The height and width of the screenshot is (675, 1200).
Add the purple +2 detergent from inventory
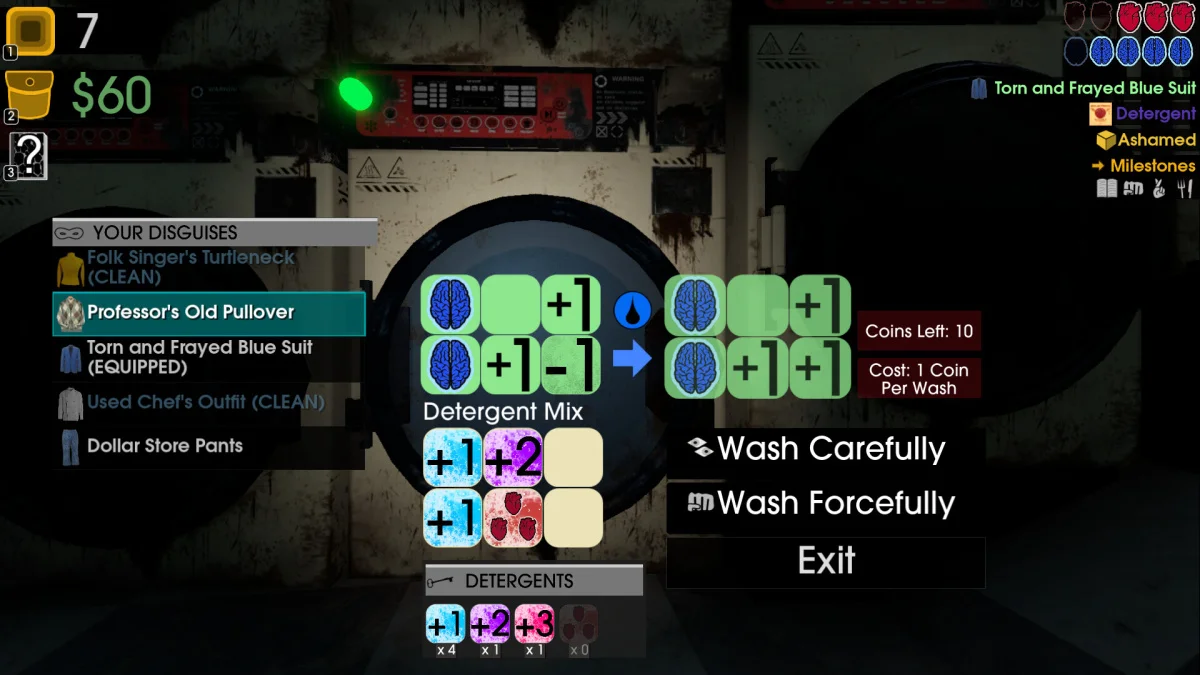(490, 626)
